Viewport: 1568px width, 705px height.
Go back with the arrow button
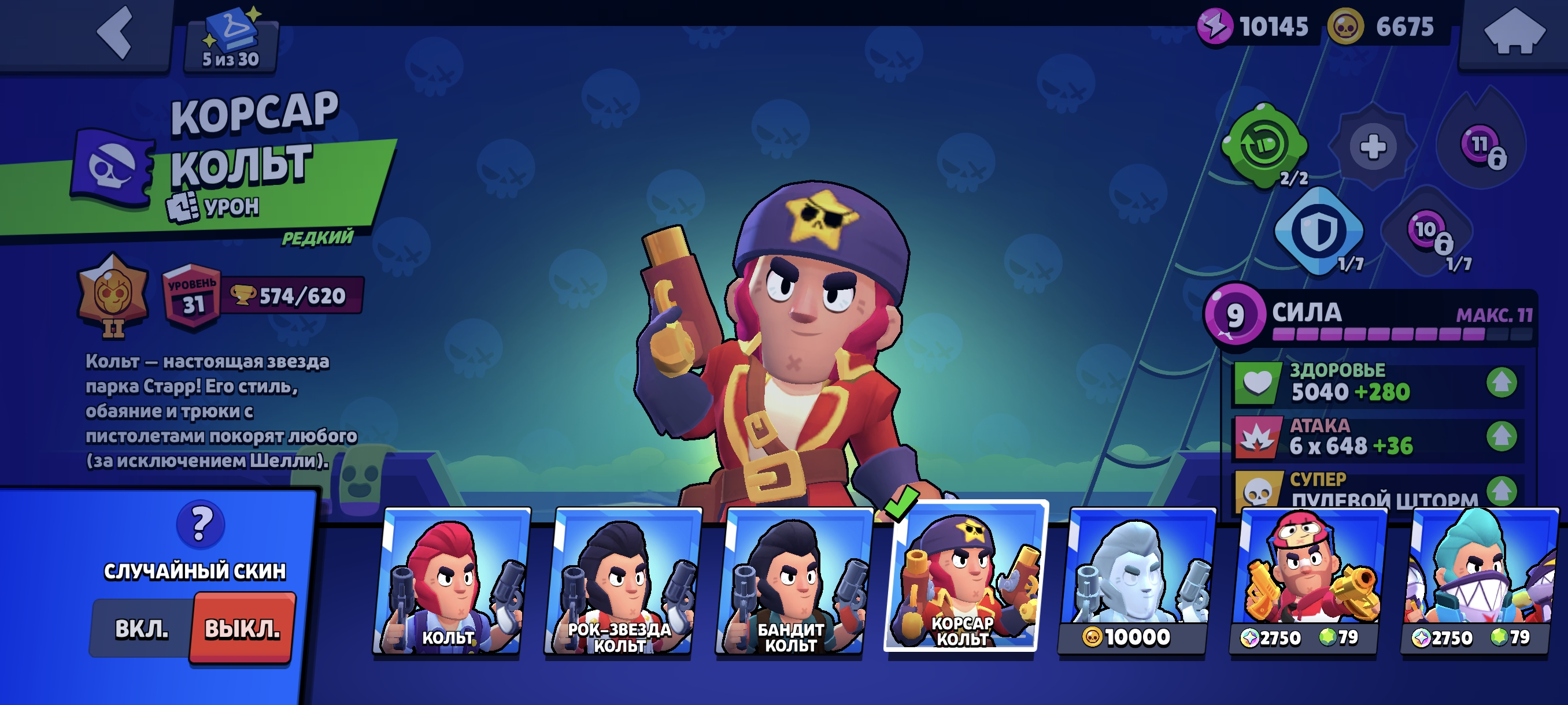click(115, 33)
